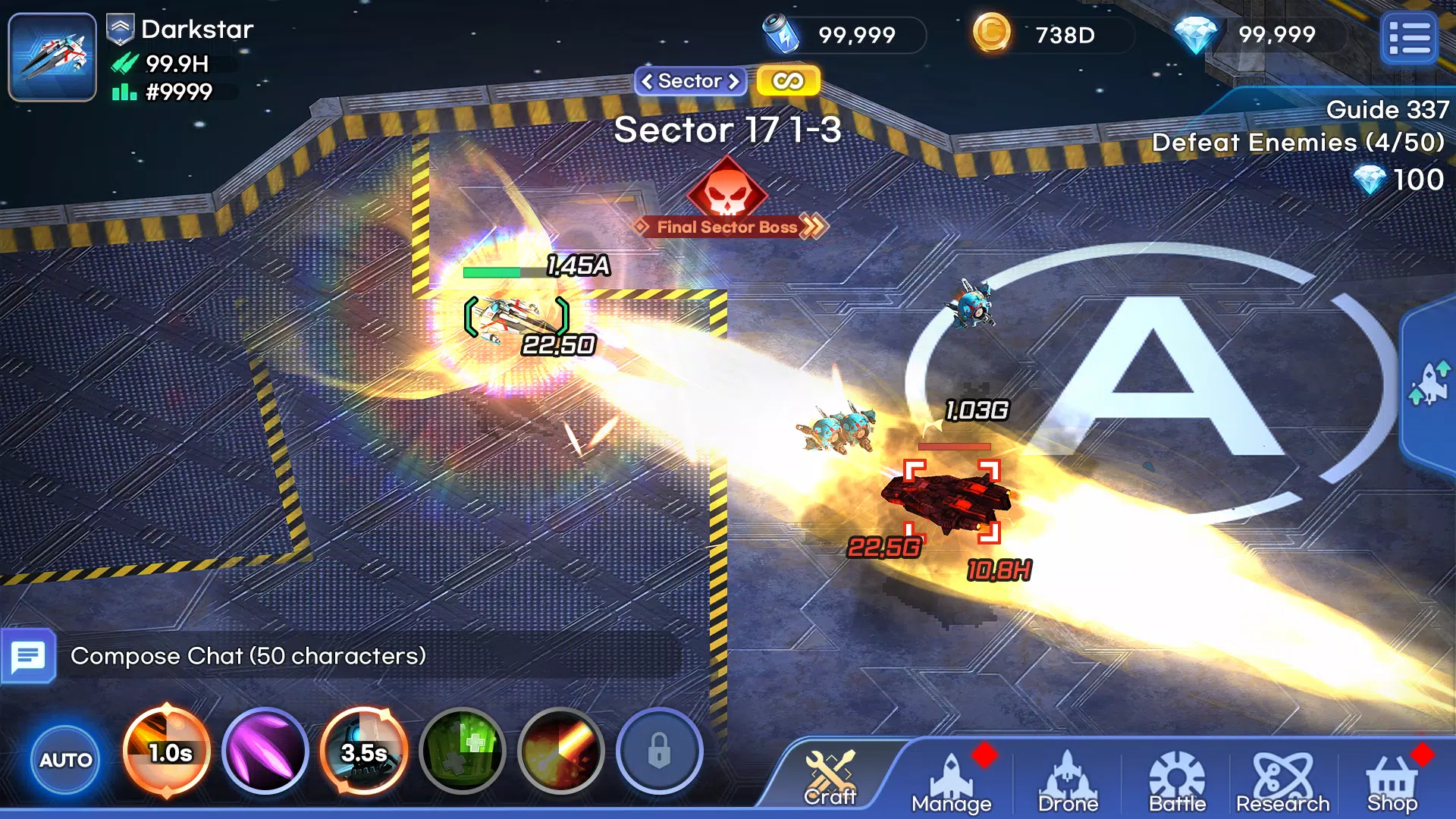The width and height of the screenshot is (1456, 819).
Task: Toggle the AUTO skill button
Action: point(65,759)
